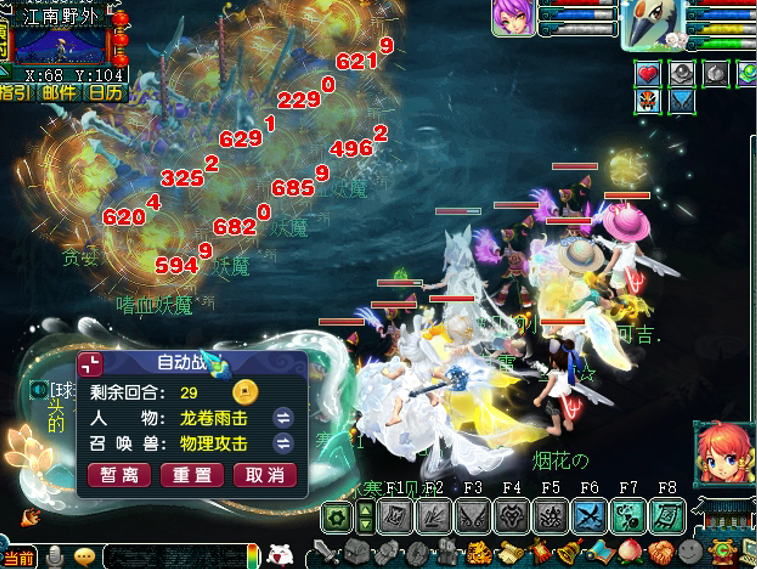Activate the F6 blue crossed-blades skill
Image resolution: width=757 pixels, height=569 pixels.
(x=589, y=516)
